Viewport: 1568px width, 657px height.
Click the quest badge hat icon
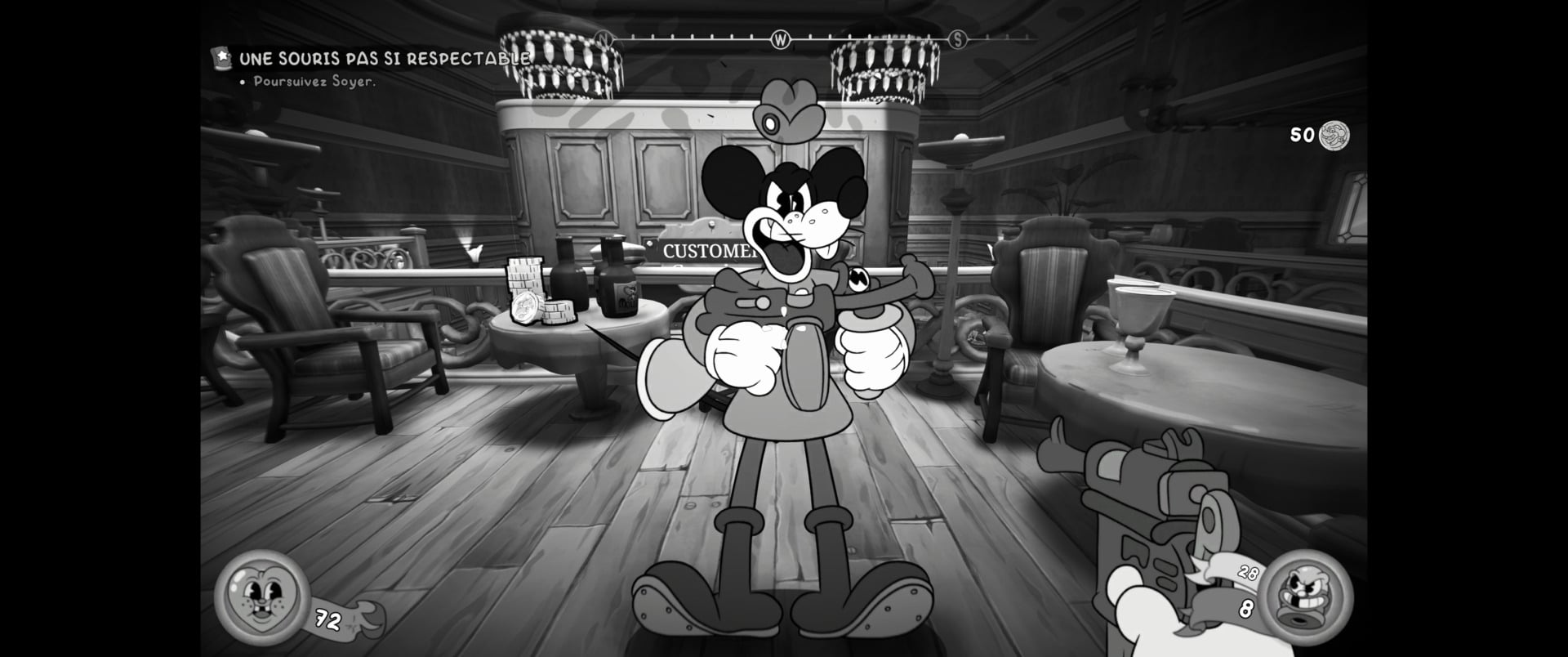click(x=222, y=57)
